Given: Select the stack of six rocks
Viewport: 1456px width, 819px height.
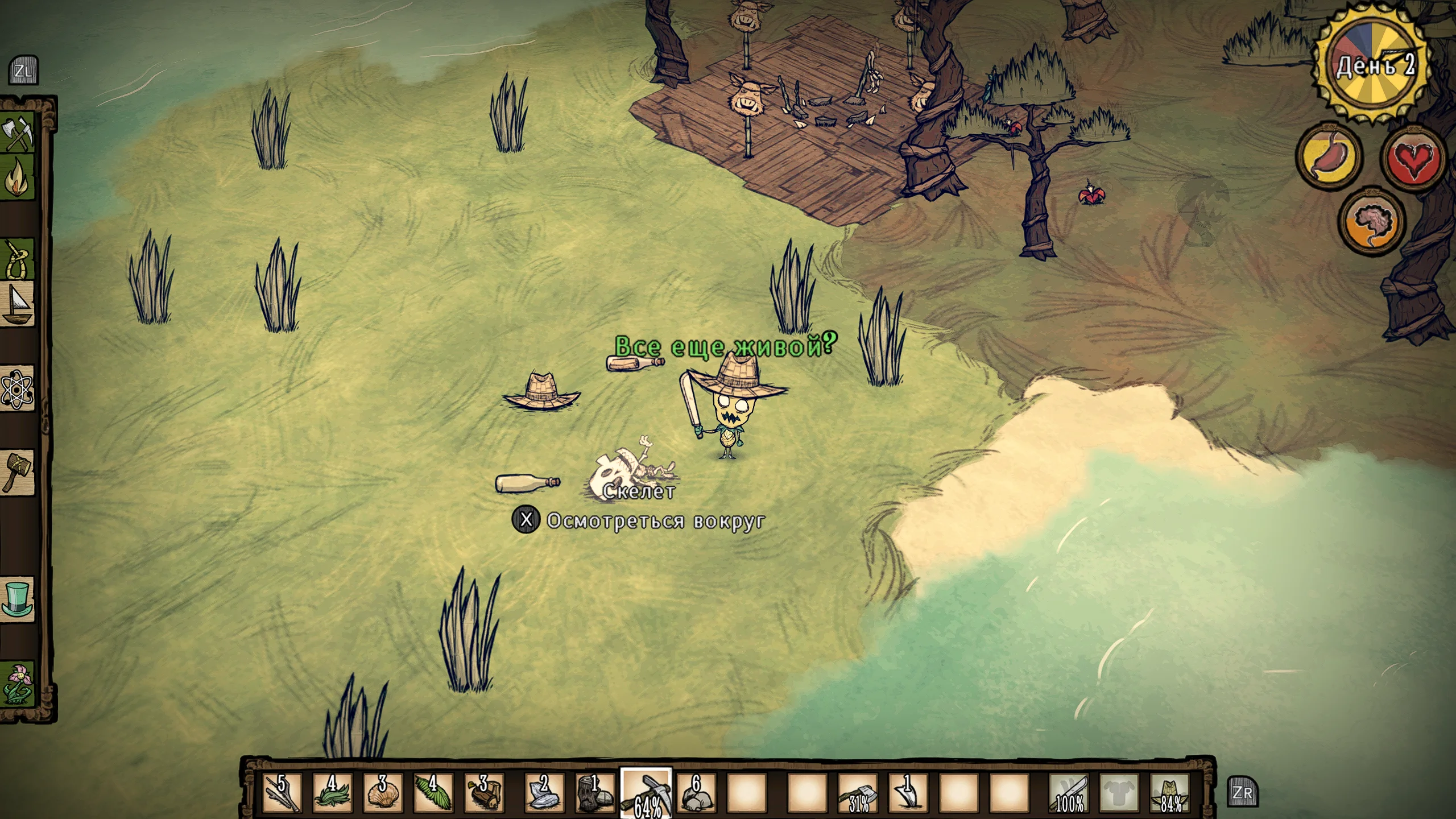Looking at the screenshot, I should [x=696, y=792].
